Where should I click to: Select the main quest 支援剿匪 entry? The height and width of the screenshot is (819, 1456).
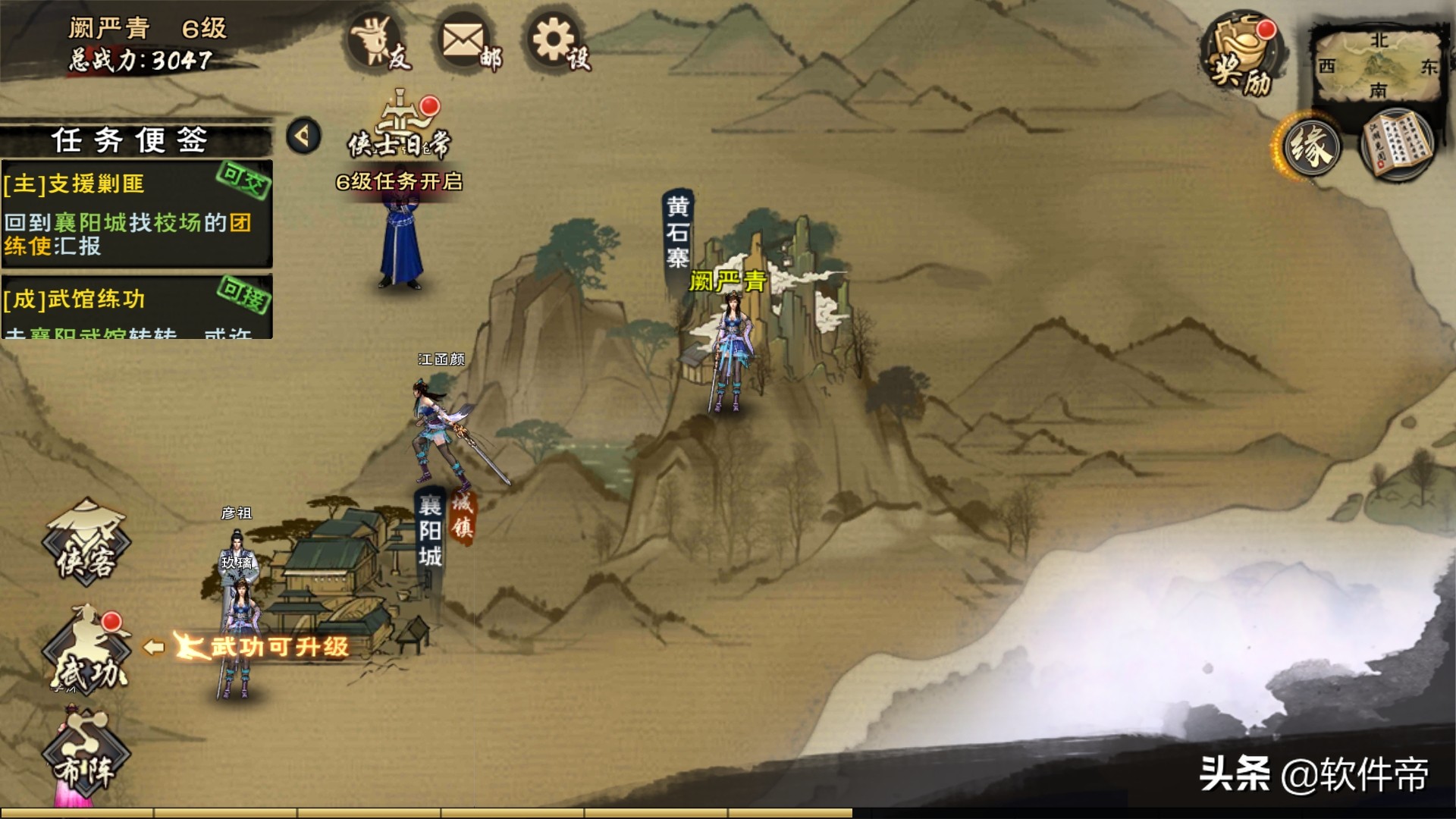tap(136, 214)
